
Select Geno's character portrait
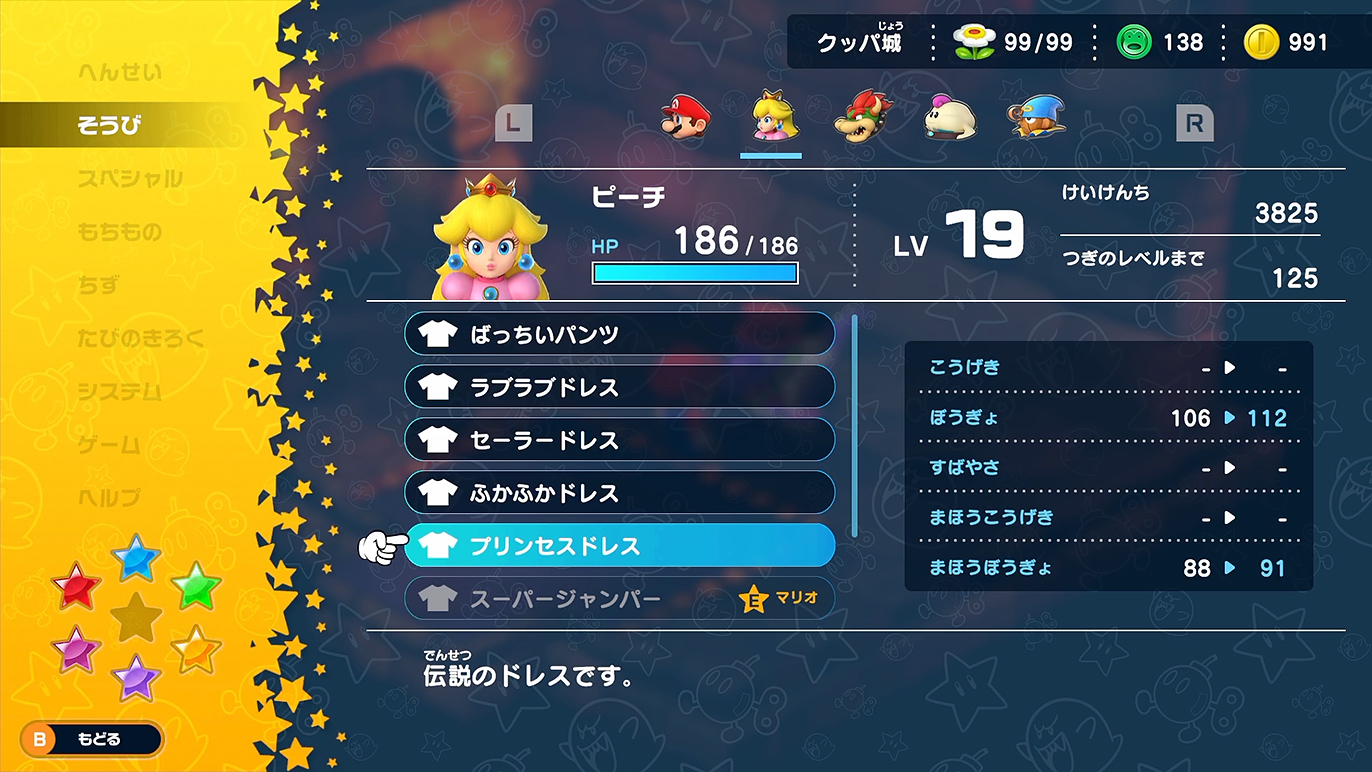point(1035,120)
